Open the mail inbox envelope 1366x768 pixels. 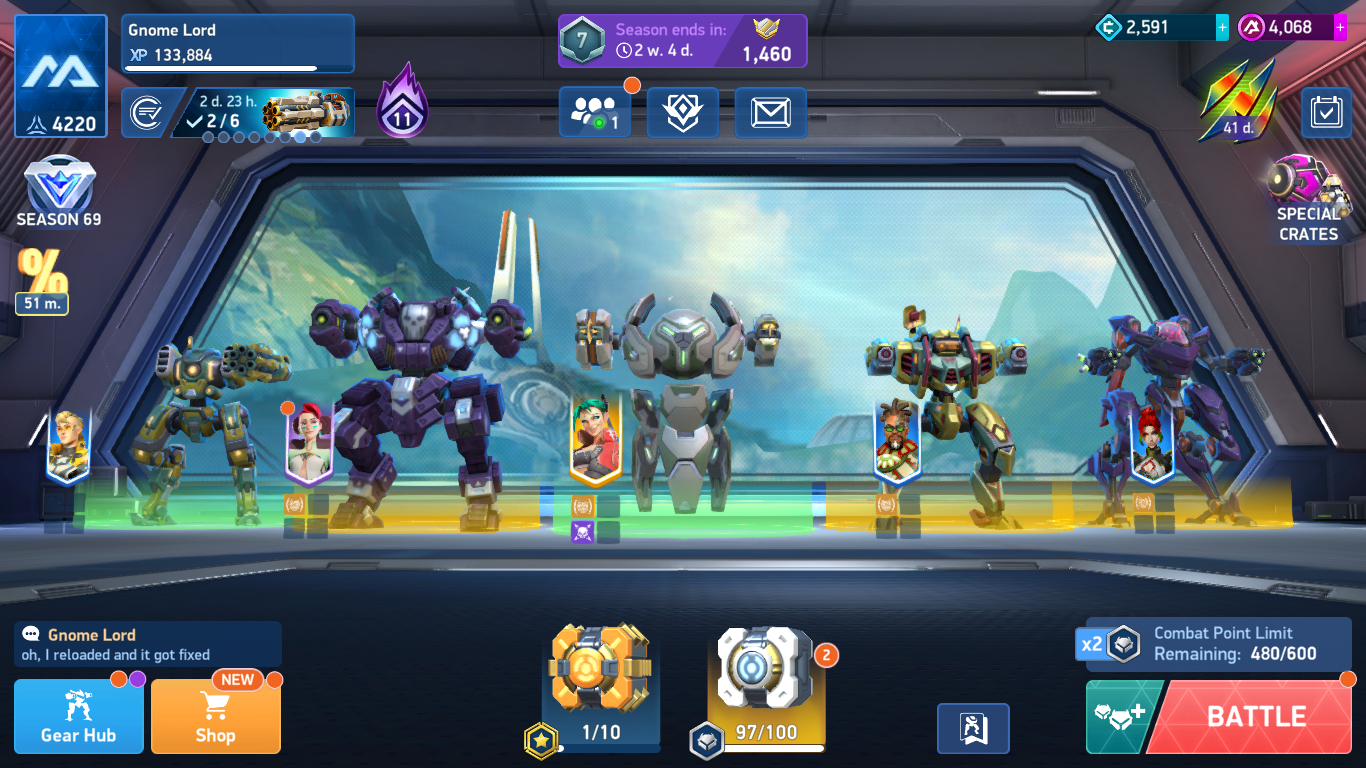(x=770, y=113)
